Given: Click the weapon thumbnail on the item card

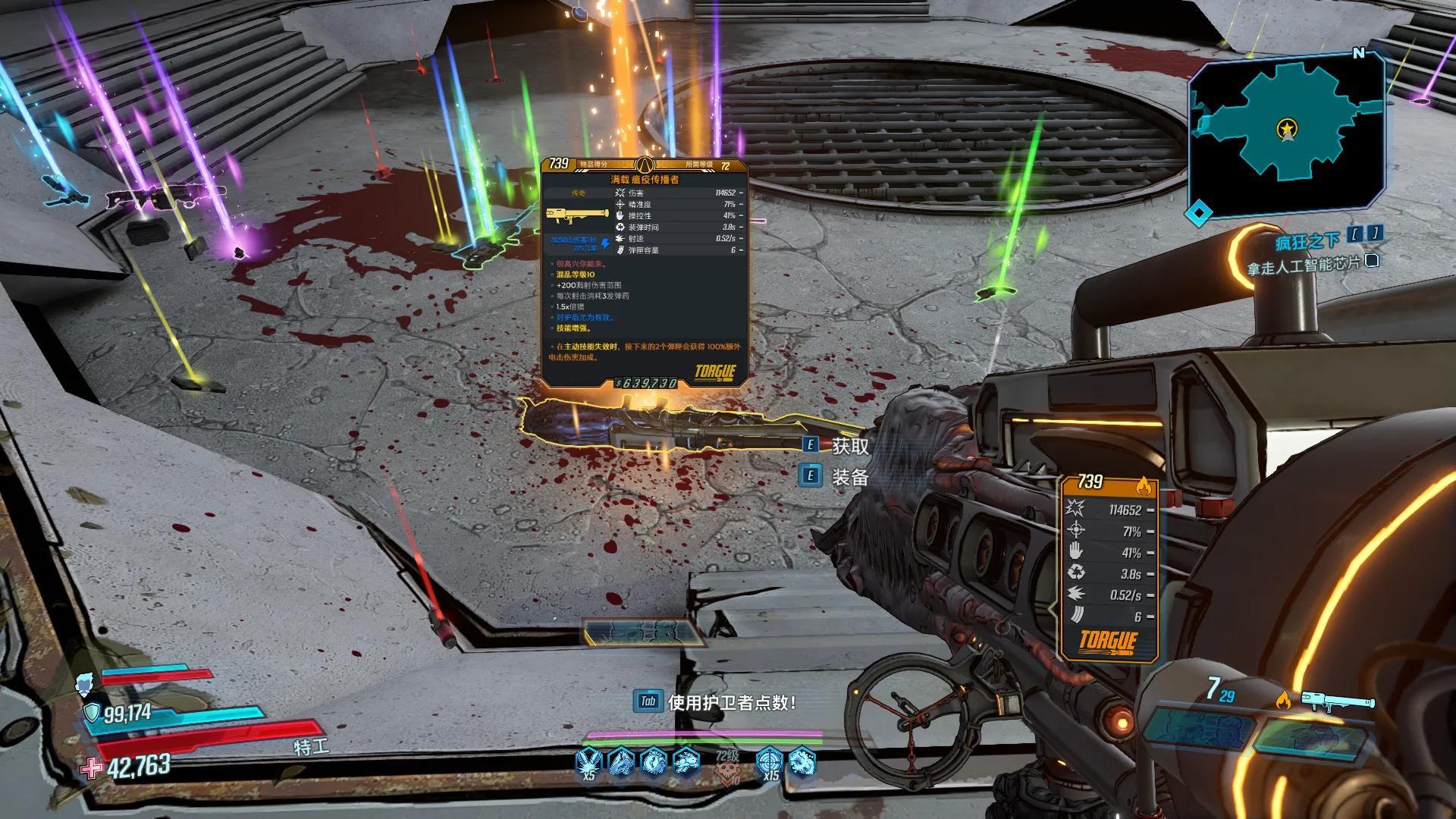Looking at the screenshot, I should (x=578, y=216).
